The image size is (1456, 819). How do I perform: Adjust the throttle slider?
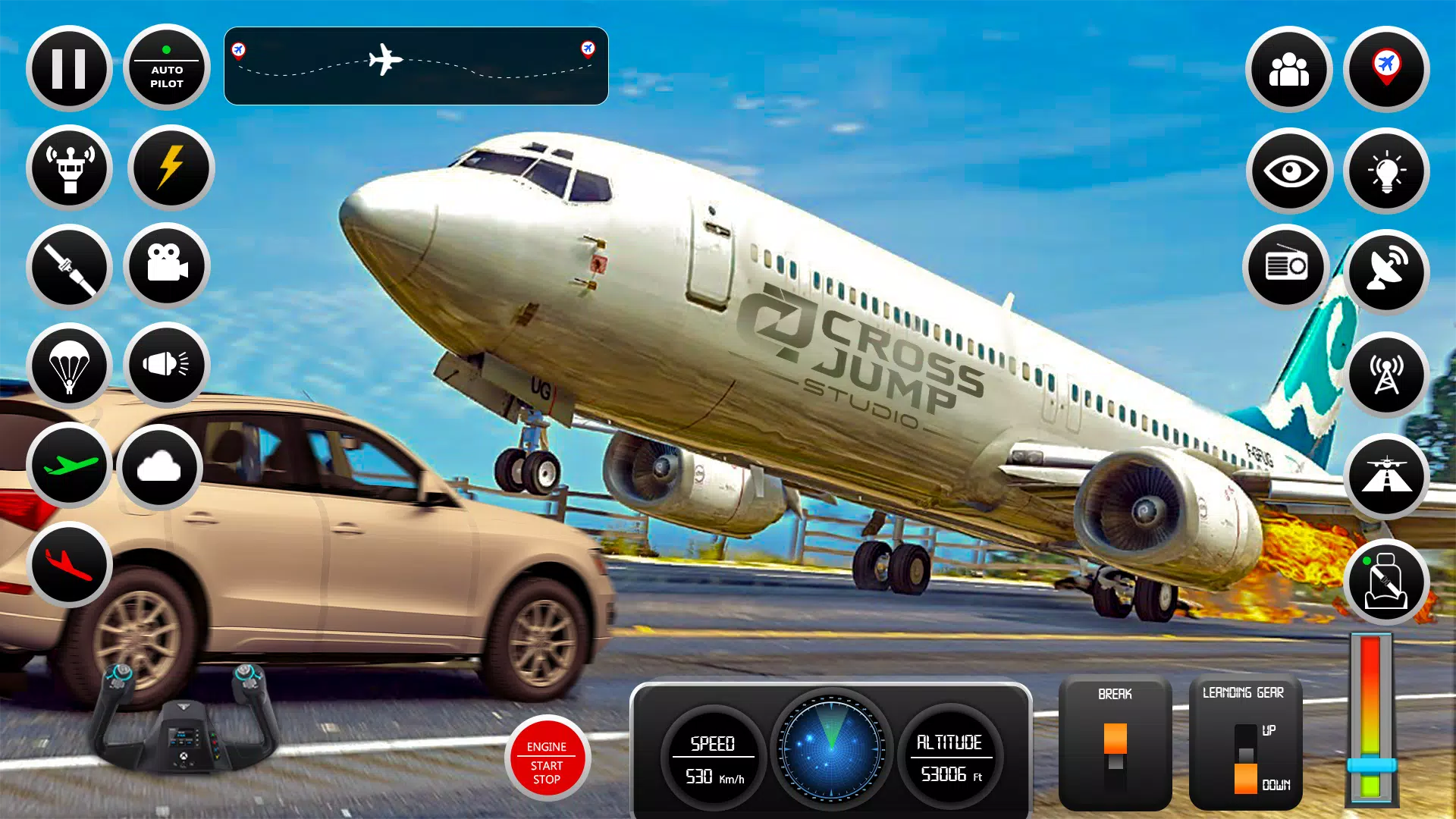coord(1373,767)
